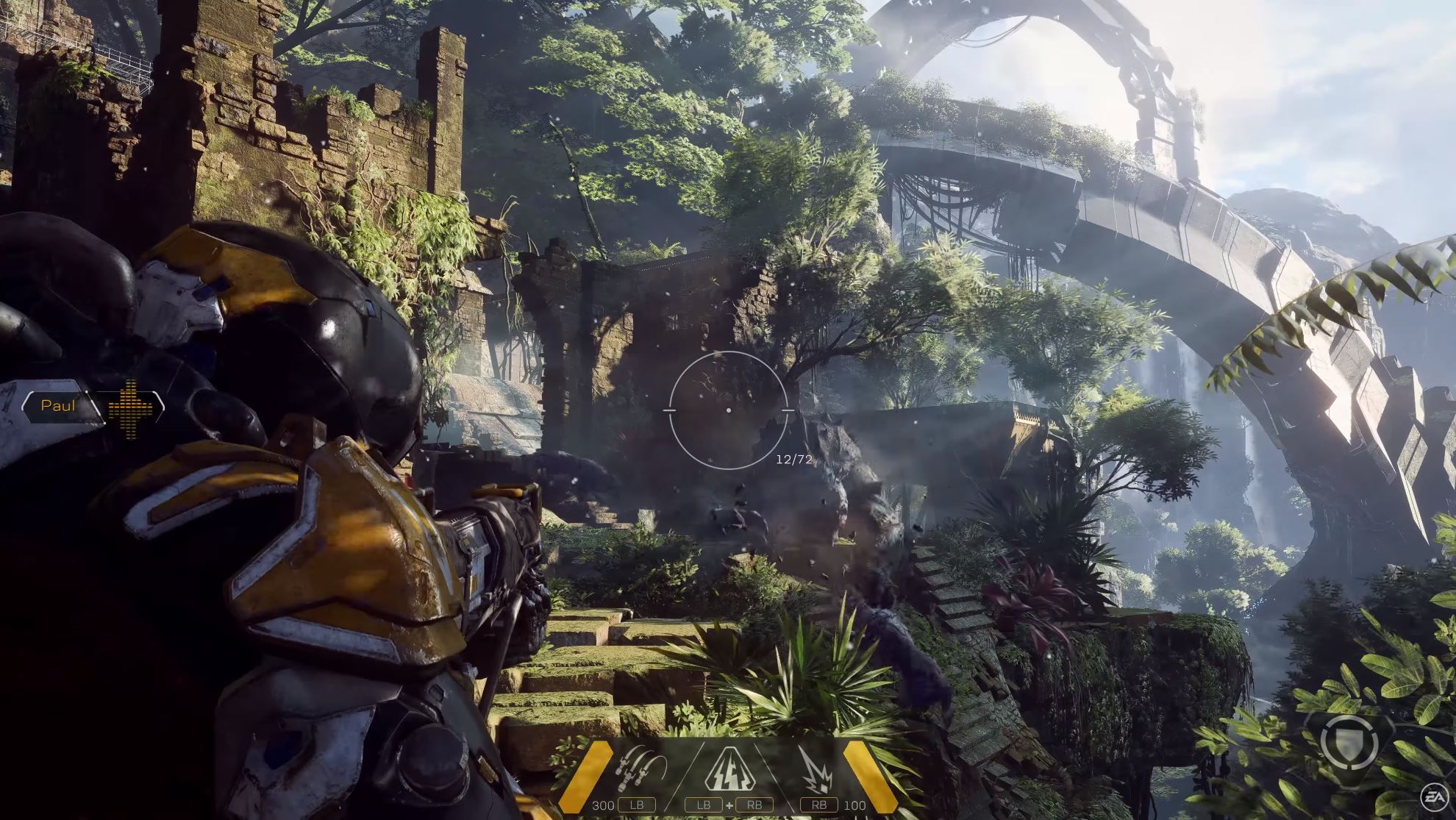Use the explosive burst ability icon

coord(816,769)
